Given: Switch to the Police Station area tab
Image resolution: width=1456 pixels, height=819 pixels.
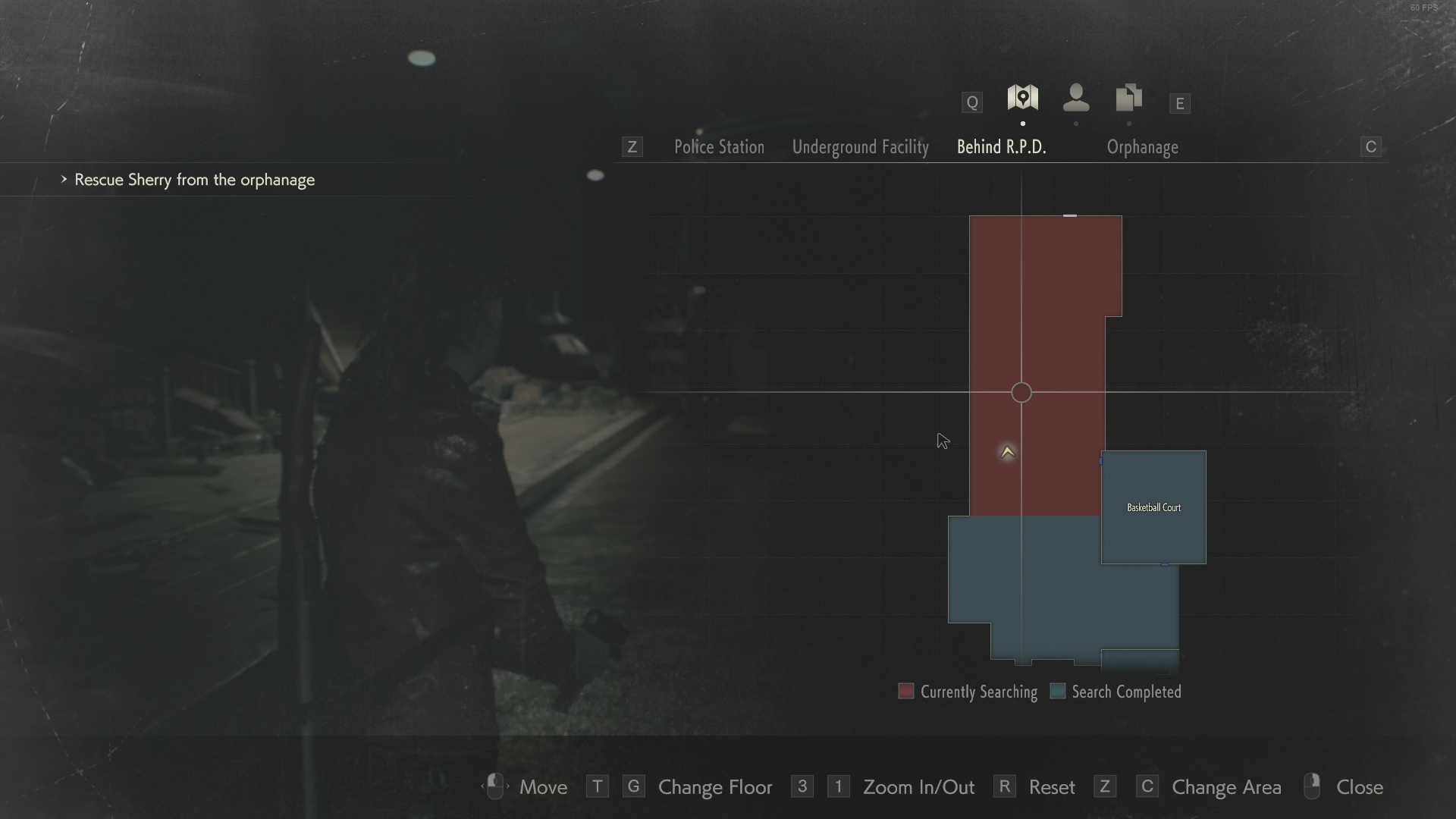Looking at the screenshot, I should click(x=719, y=147).
